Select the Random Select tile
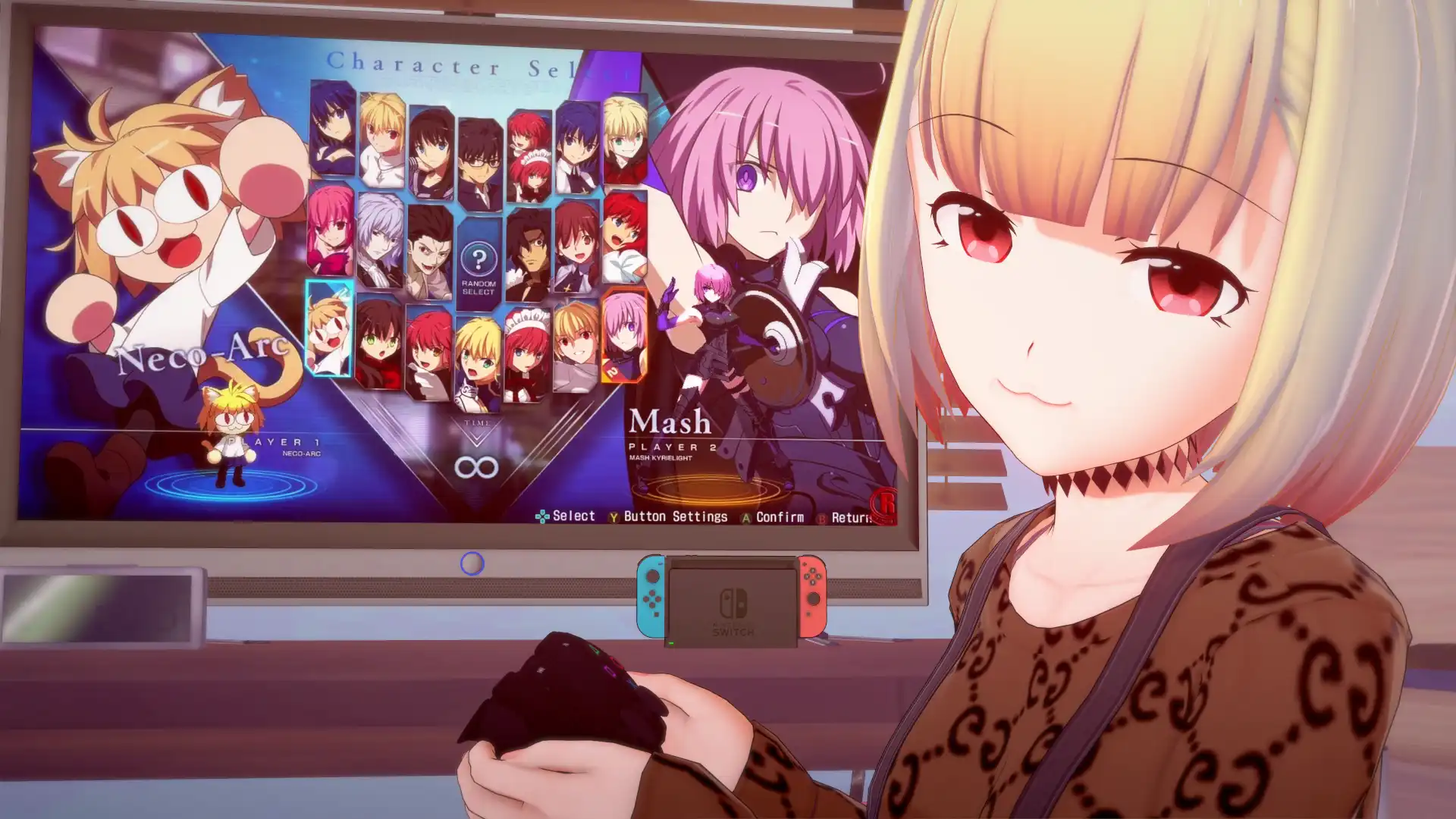1456x819 pixels. point(479,260)
